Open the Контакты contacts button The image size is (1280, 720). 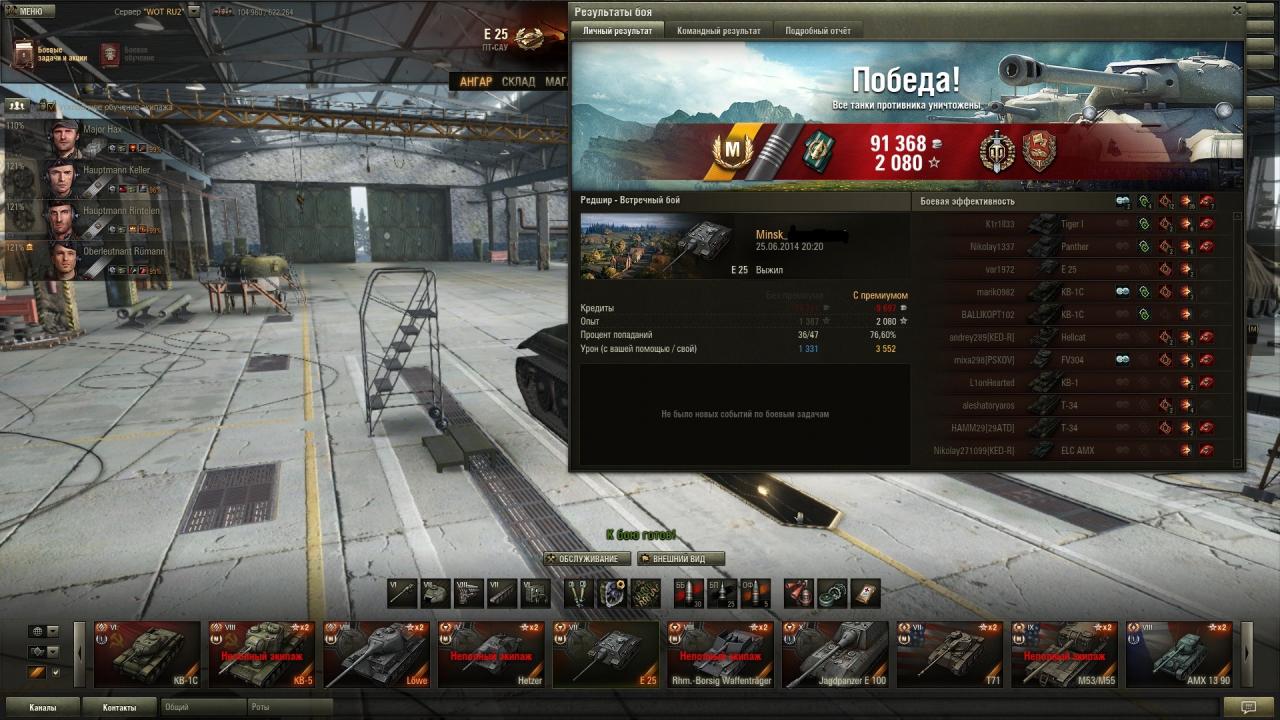pos(119,707)
